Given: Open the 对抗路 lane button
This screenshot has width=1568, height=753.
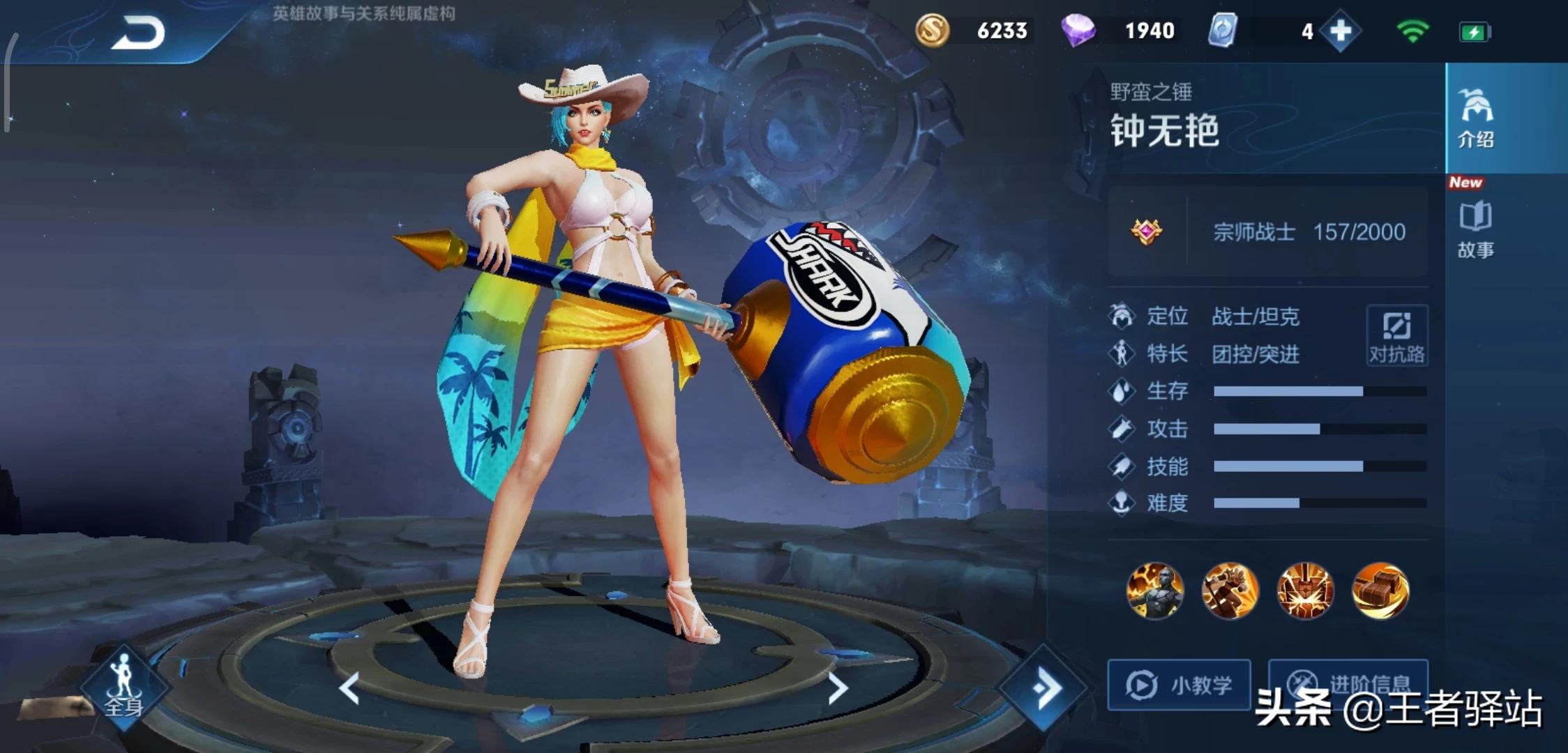Looking at the screenshot, I should [x=1396, y=335].
